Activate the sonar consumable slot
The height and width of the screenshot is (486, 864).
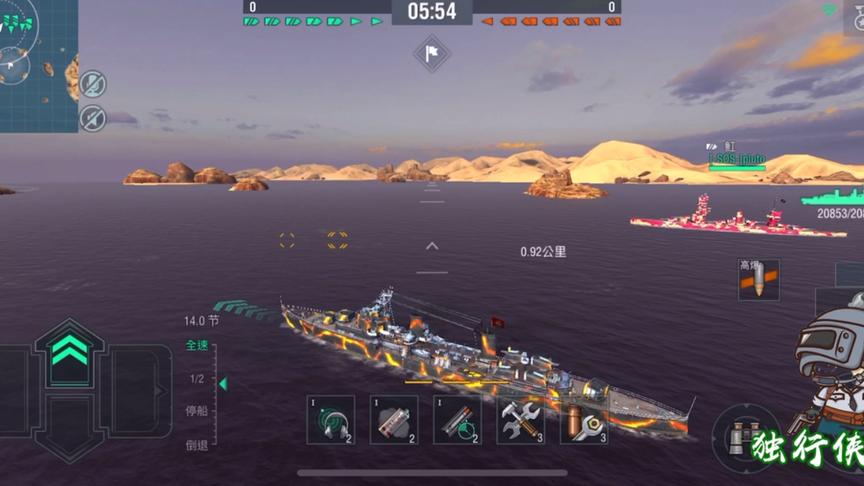tap(330, 419)
